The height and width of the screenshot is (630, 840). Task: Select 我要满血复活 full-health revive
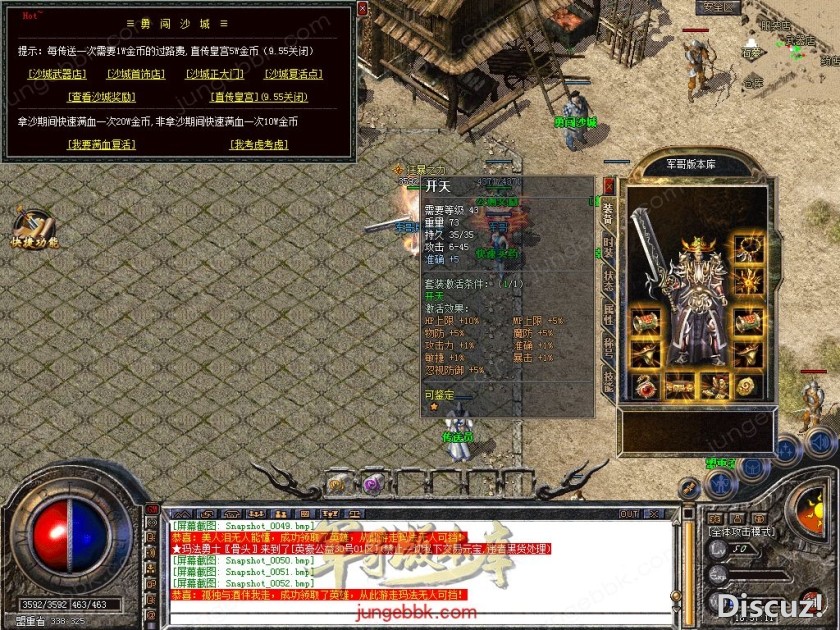[x=101, y=145]
